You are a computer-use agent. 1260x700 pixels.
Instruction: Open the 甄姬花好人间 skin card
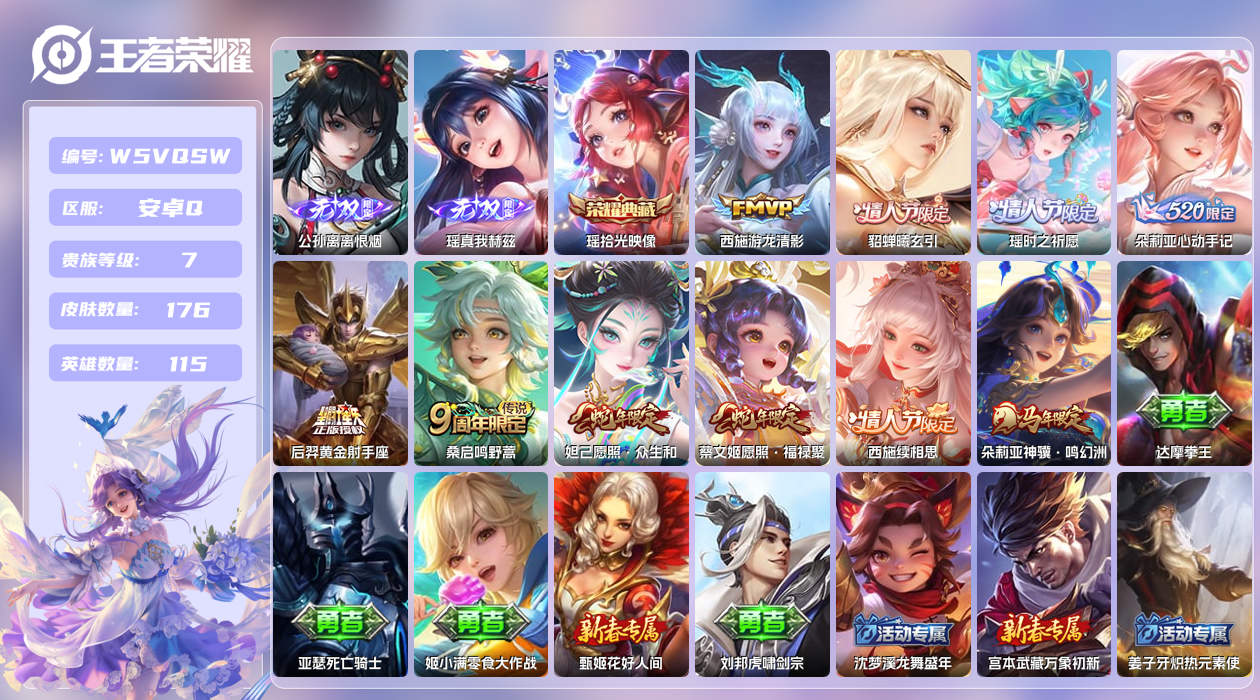click(x=621, y=574)
